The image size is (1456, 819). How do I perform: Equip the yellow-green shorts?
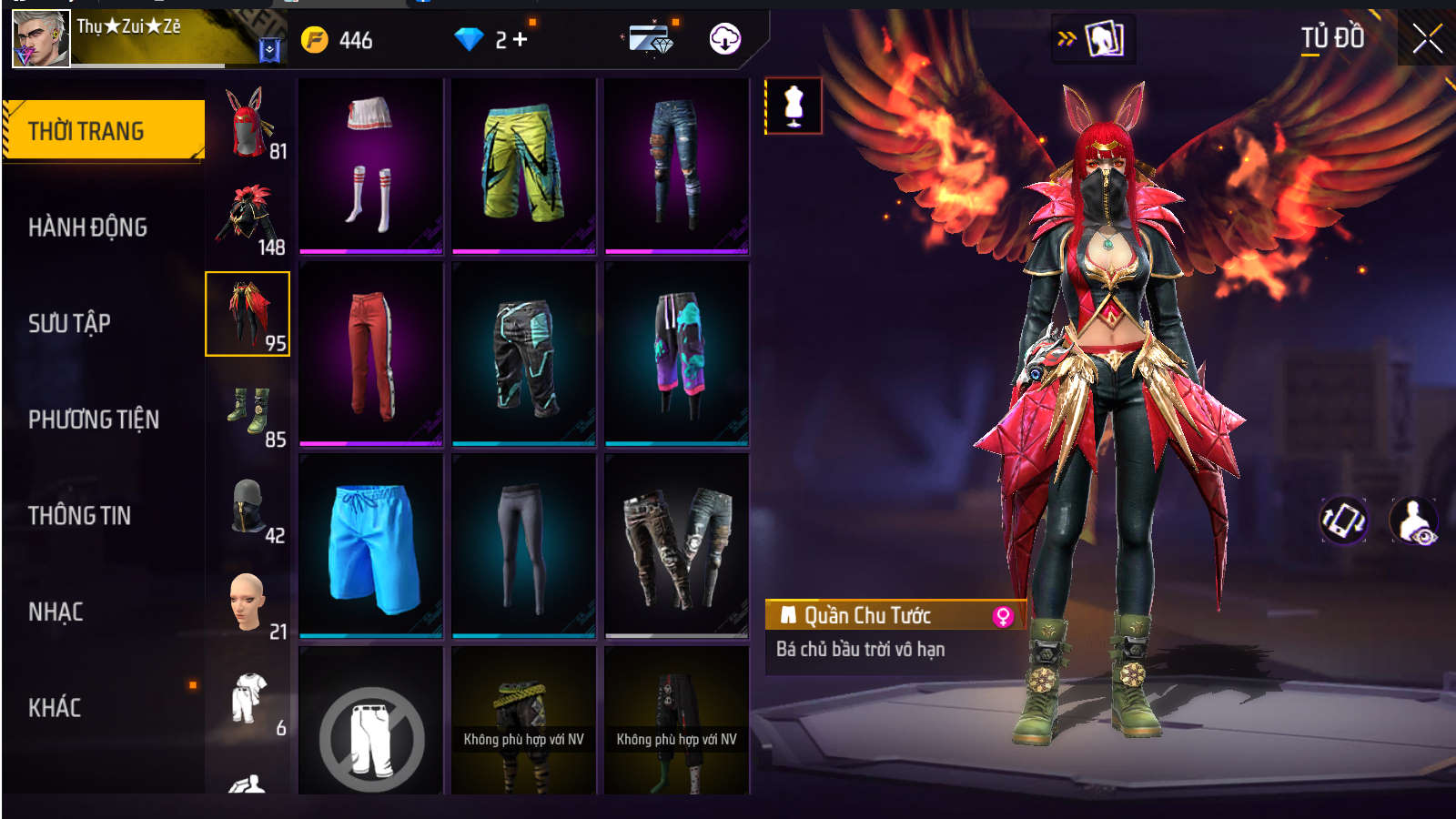[523, 165]
